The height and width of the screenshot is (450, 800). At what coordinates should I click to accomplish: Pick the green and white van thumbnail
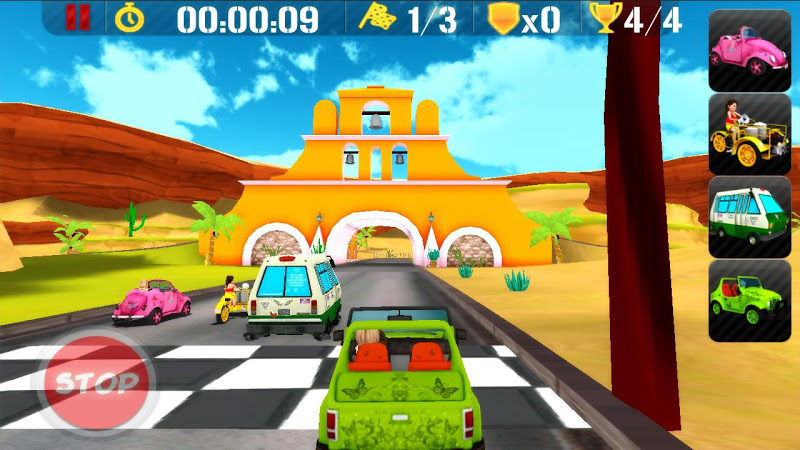click(749, 216)
